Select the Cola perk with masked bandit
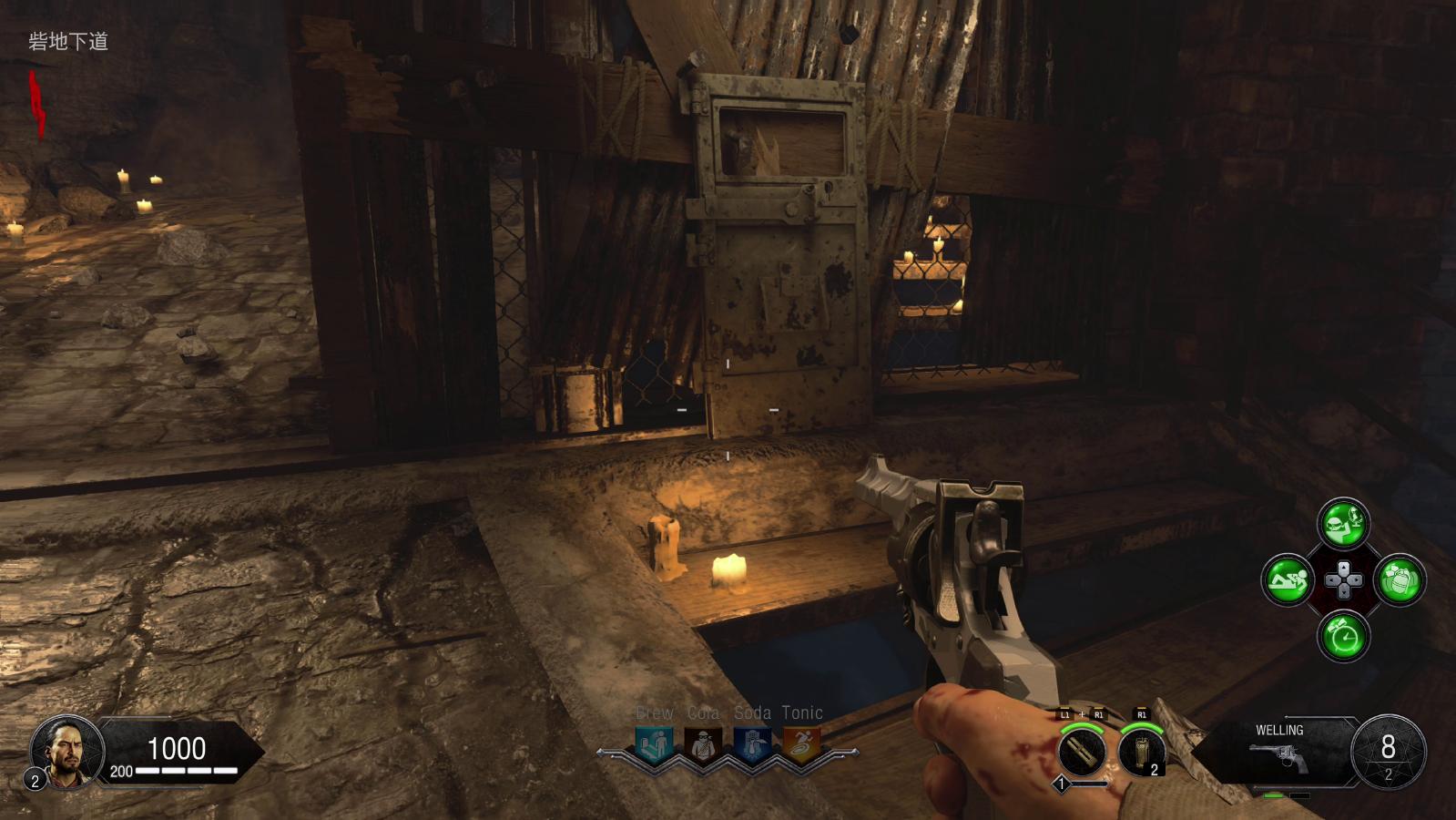 click(x=703, y=746)
